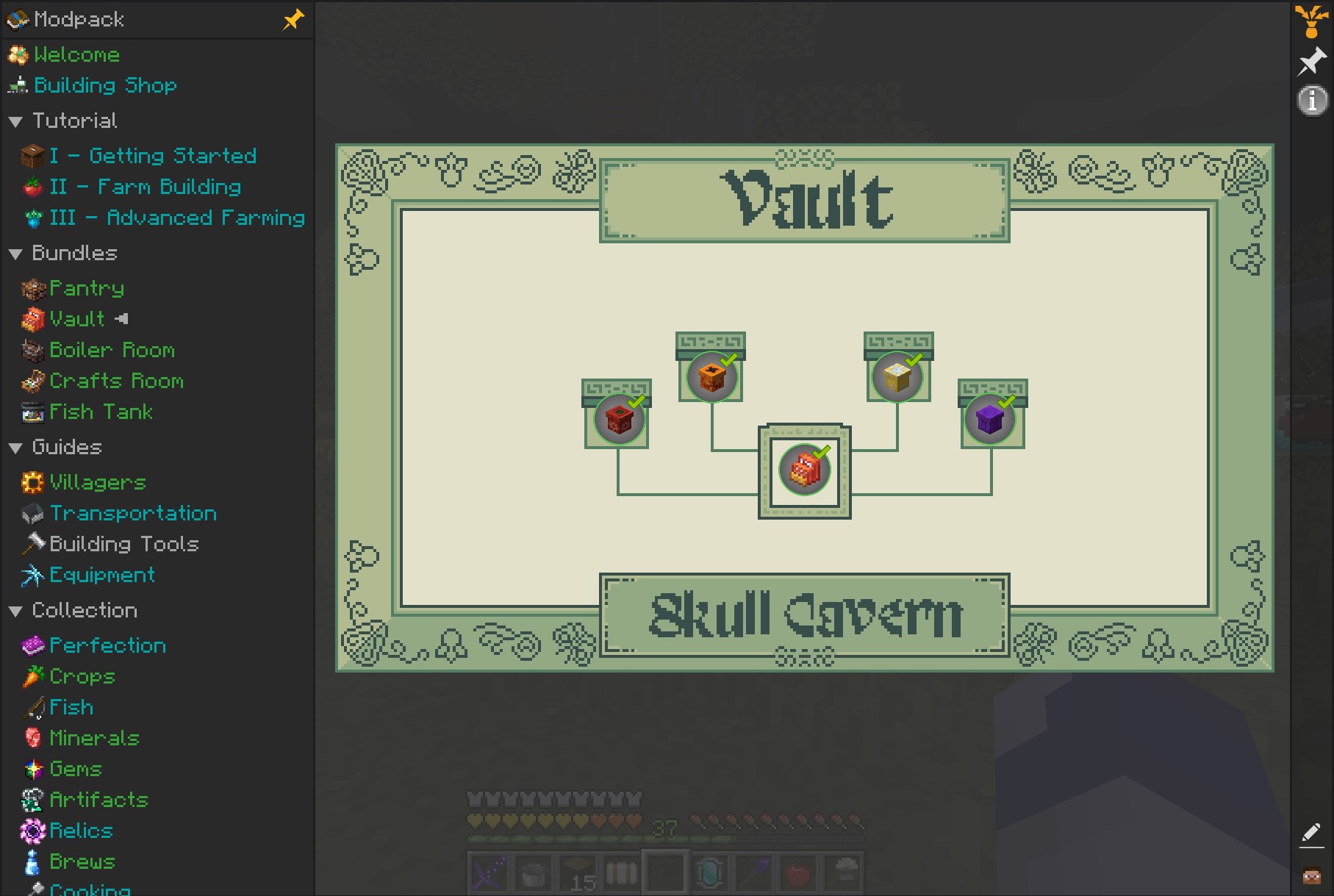The height and width of the screenshot is (896, 1334).
Task: Switch to Boiler Room bundle
Action: point(112,351)
